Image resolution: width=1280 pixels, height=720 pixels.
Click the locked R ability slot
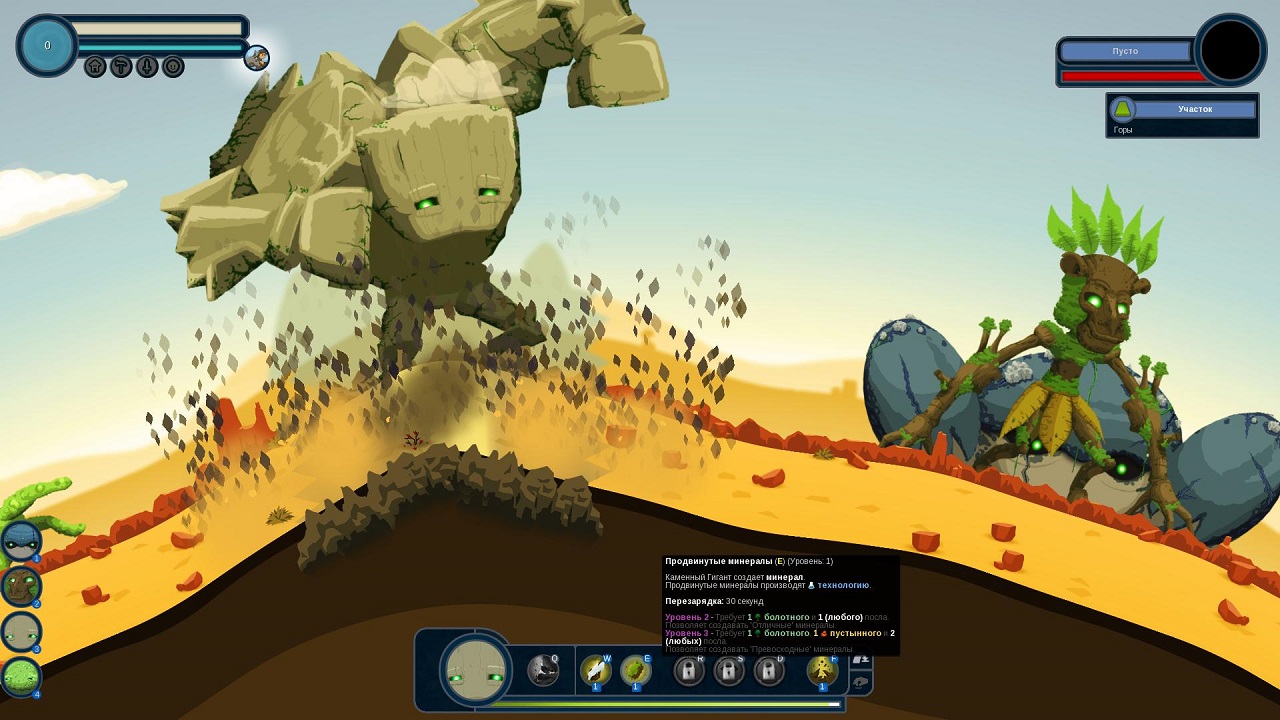pyautogui.click(x=689, y=670)
